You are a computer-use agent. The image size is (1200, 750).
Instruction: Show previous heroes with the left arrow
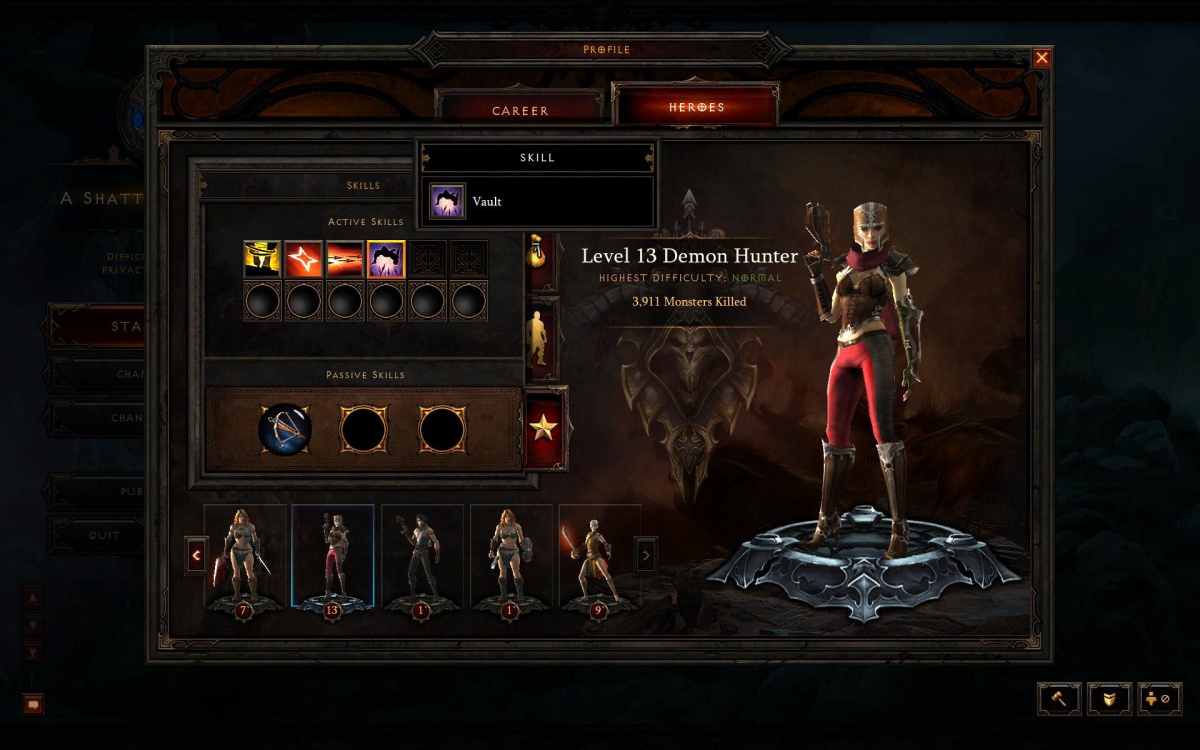click(197, 554)
